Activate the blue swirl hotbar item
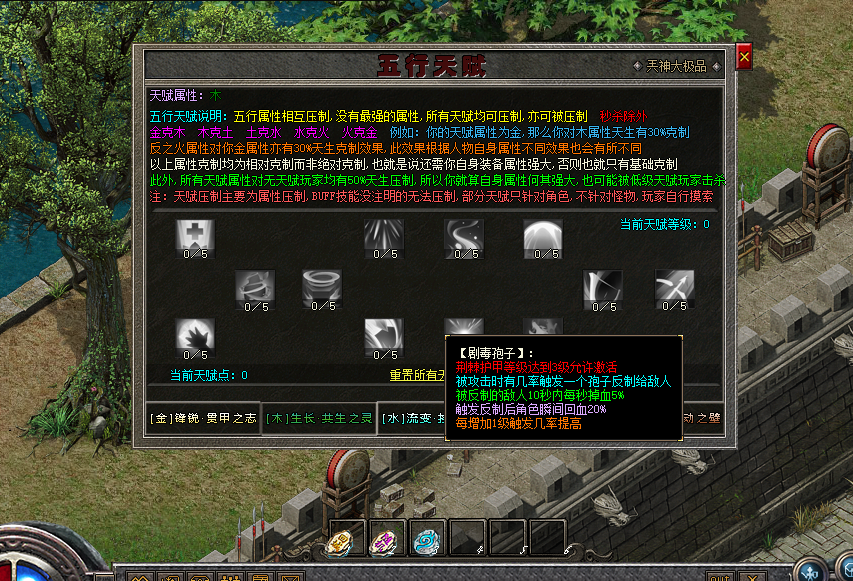Image resolution: width=853 pixels, height=581 pixels. coord(427,539)
